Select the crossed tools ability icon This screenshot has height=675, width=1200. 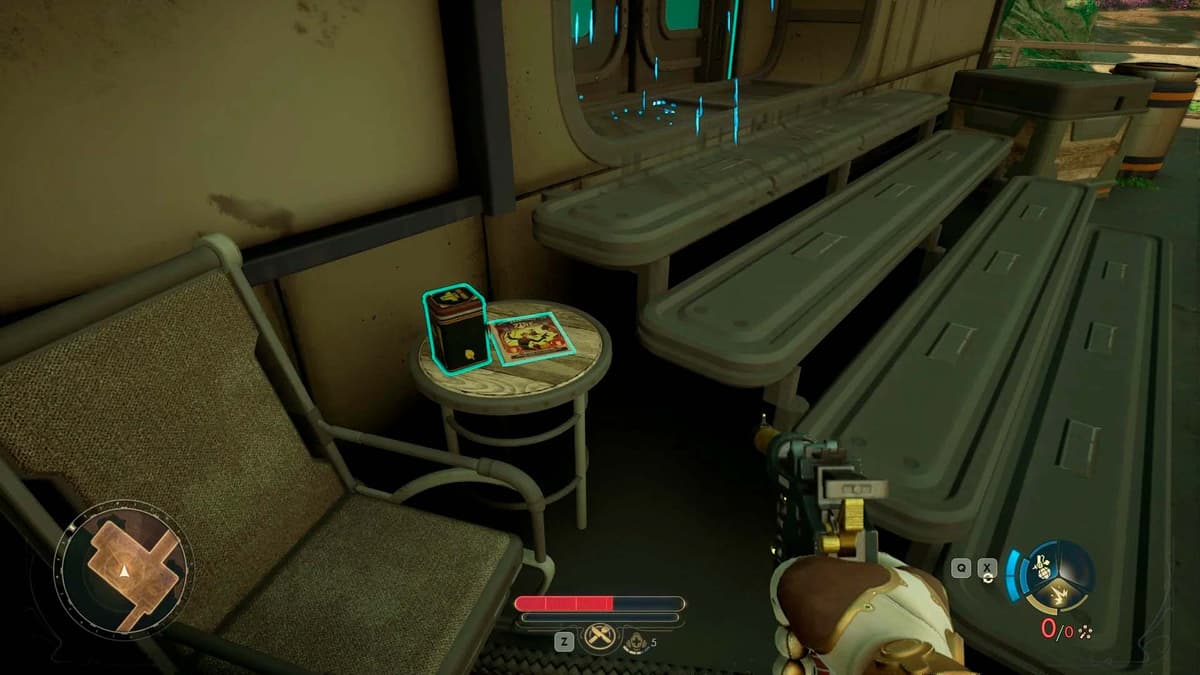click(600, 637)
